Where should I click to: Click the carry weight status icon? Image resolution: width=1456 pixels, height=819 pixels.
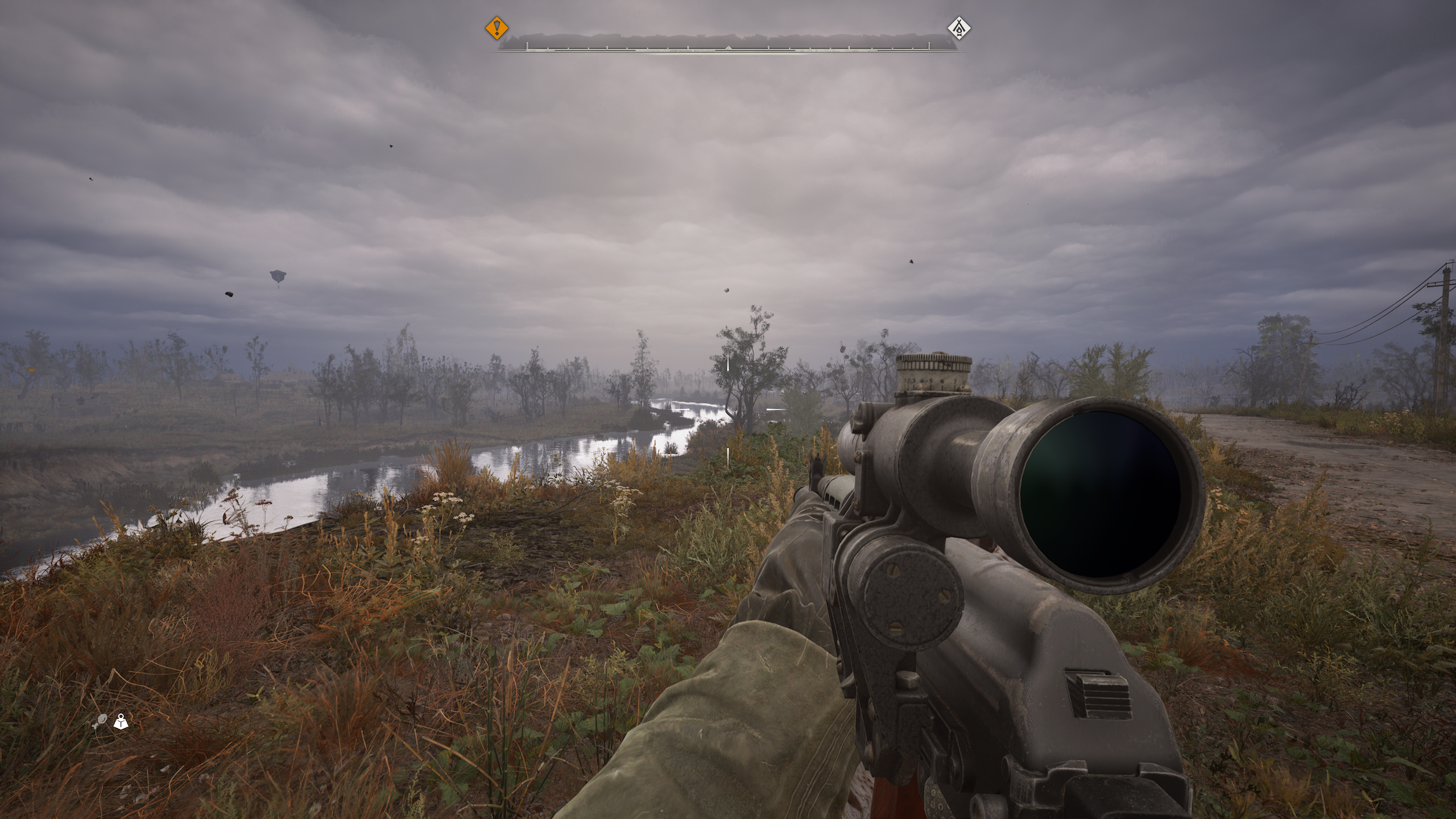click(x=121, y=722)
